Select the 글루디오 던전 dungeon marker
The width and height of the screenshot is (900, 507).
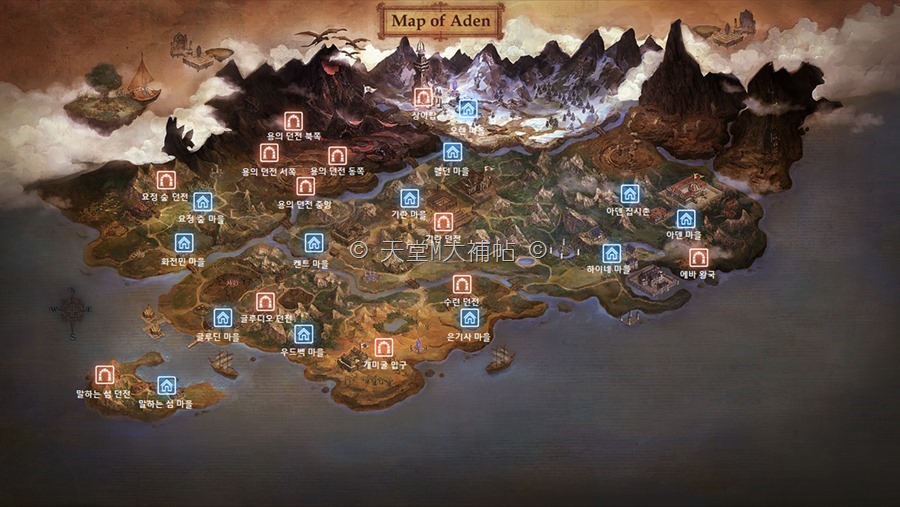click(265, 301)
